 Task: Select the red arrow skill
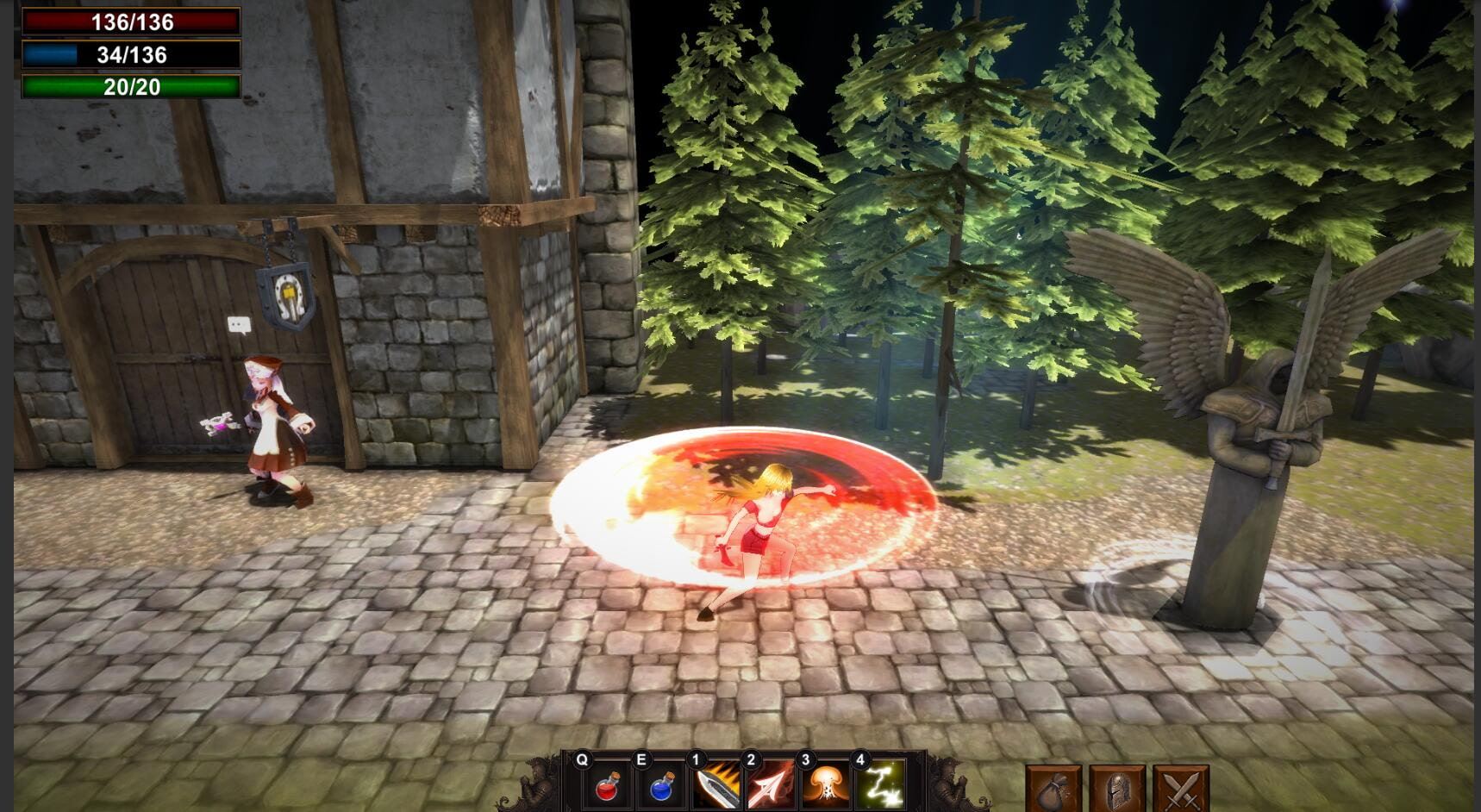772,786
